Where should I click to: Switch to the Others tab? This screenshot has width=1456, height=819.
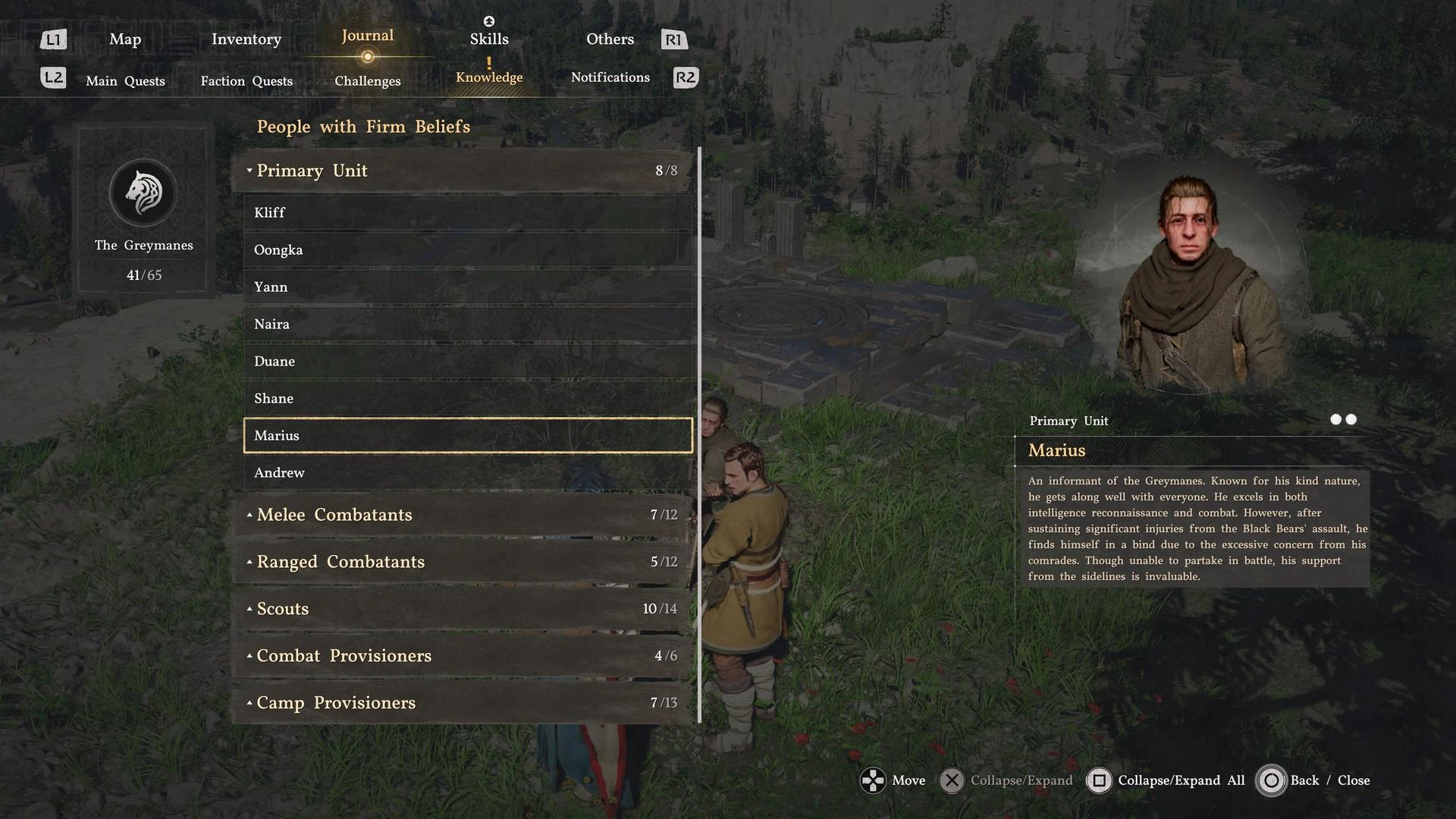coord(610,39)
